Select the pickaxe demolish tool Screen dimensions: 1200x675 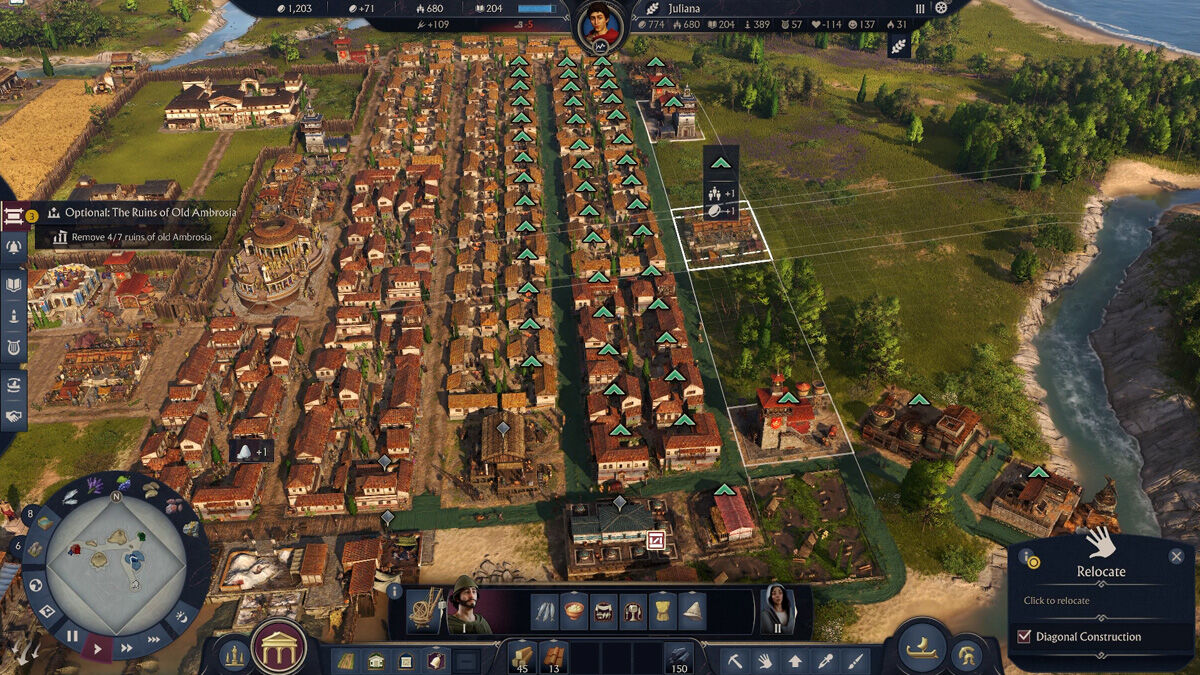click(x=734, y=660)
